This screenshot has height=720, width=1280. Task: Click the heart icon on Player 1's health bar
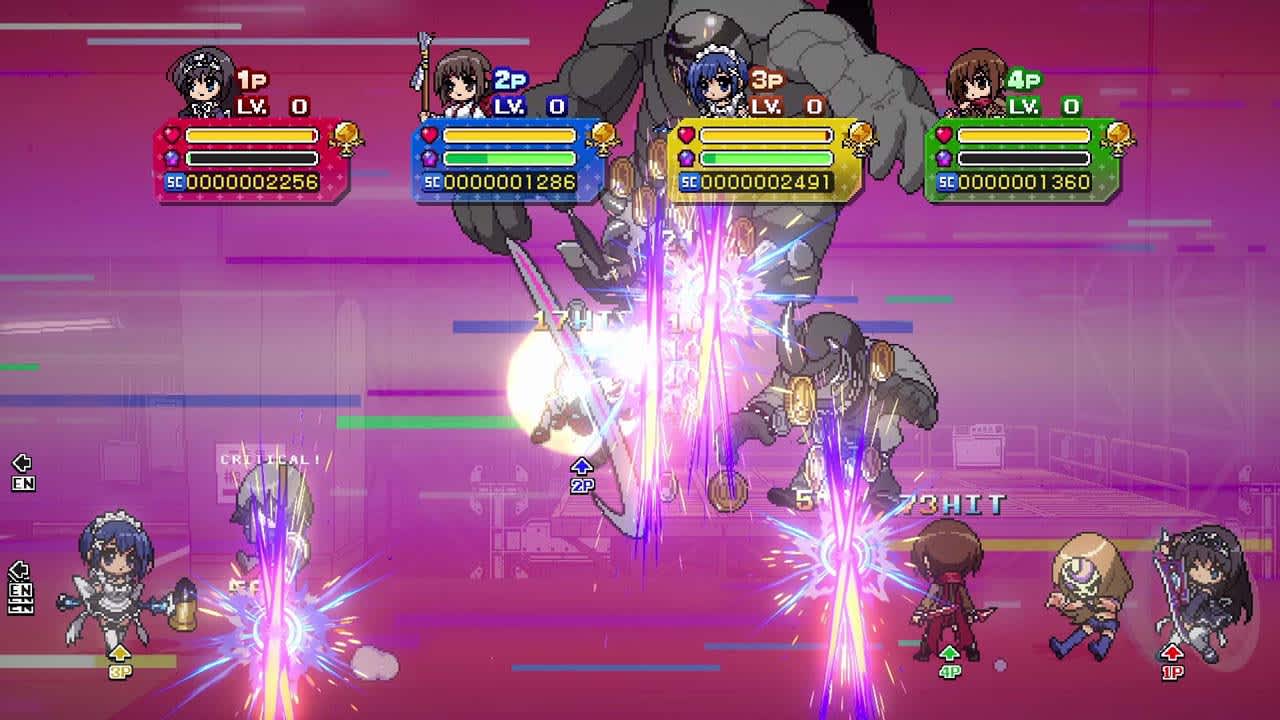click(x=170, y=137)
